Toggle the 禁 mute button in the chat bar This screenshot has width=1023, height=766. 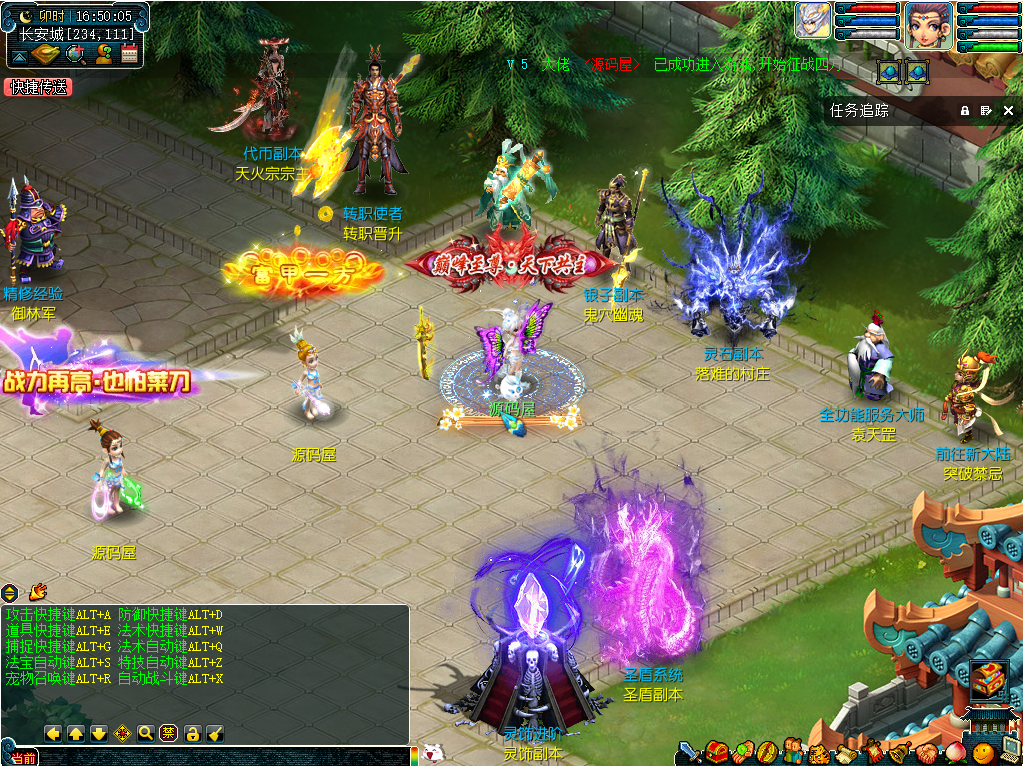coord(169,733)
